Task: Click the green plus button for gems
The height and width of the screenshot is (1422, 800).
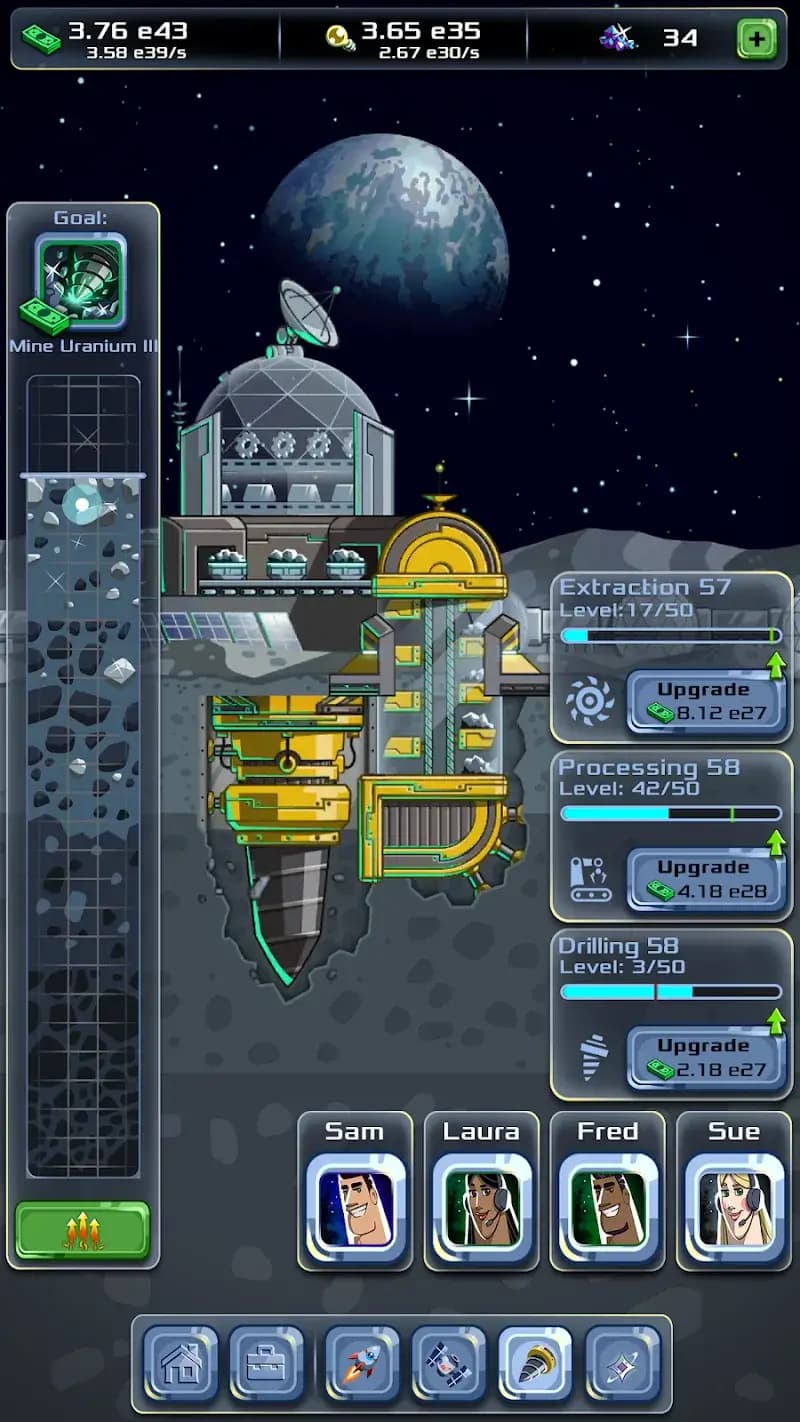Action: [x=757, y=39]
